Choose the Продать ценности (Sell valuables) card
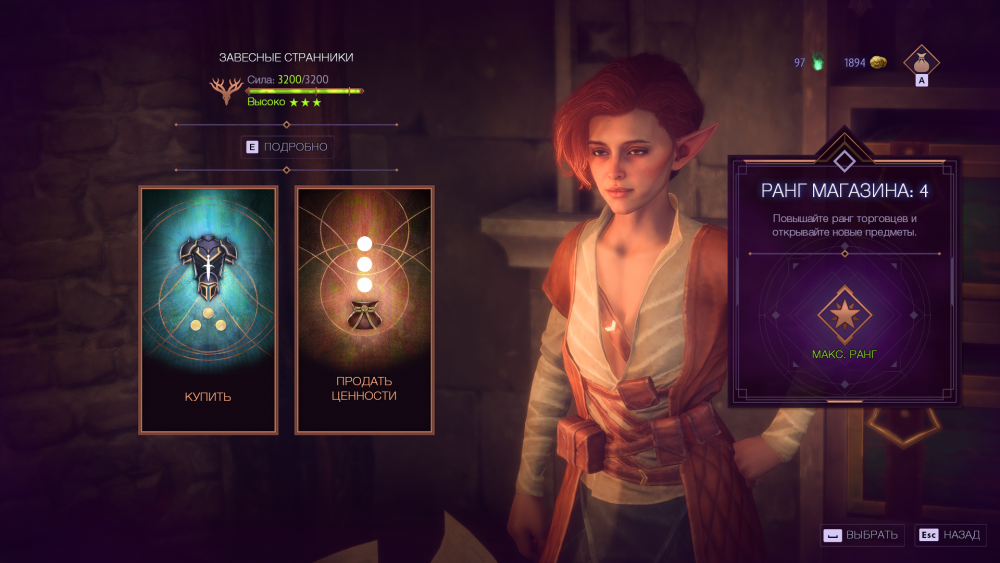 click(x=365, y=310)
